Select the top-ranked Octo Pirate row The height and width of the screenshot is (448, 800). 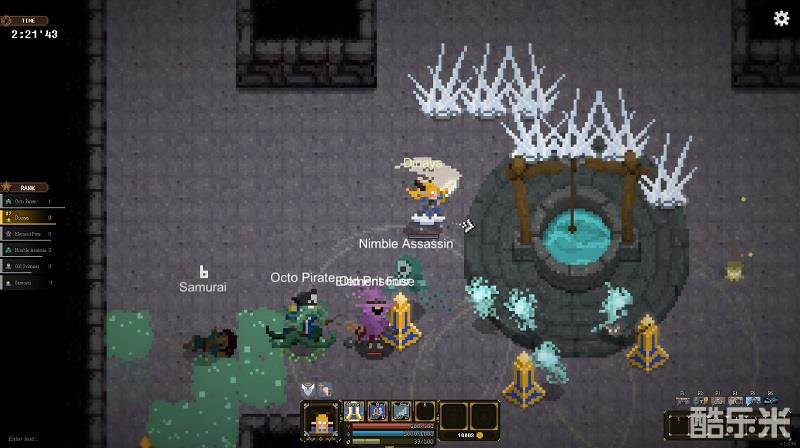(32, 201)
